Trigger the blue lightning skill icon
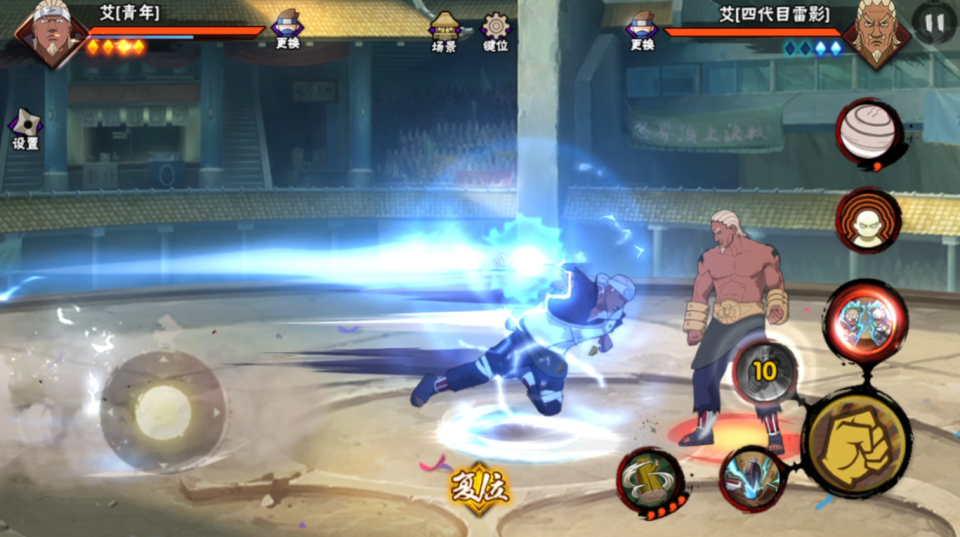The height and width of the screenshot is (537, 960). pyautogui.click(x=750, y=478)
